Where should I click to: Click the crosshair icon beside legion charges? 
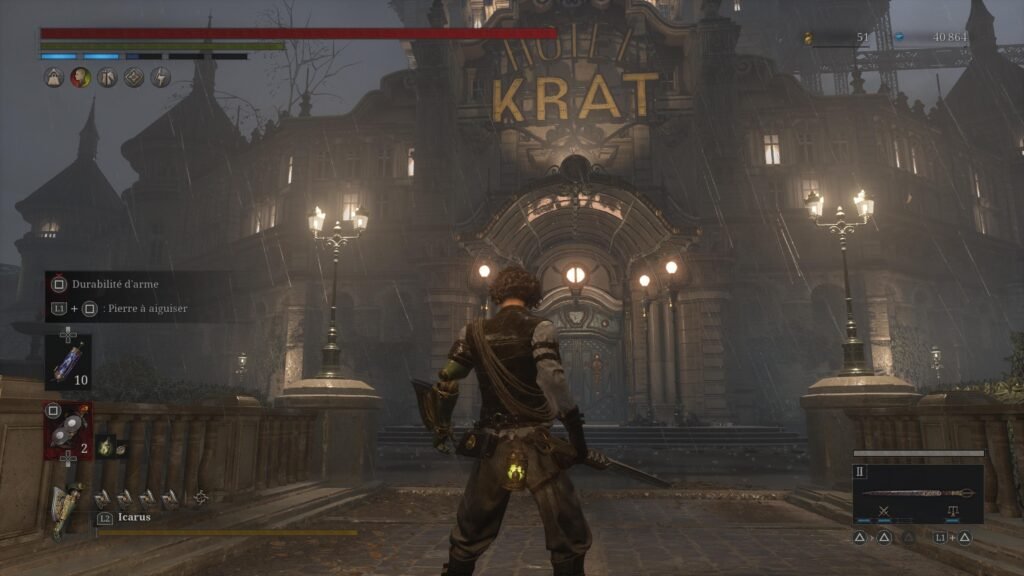pos(201,496)
